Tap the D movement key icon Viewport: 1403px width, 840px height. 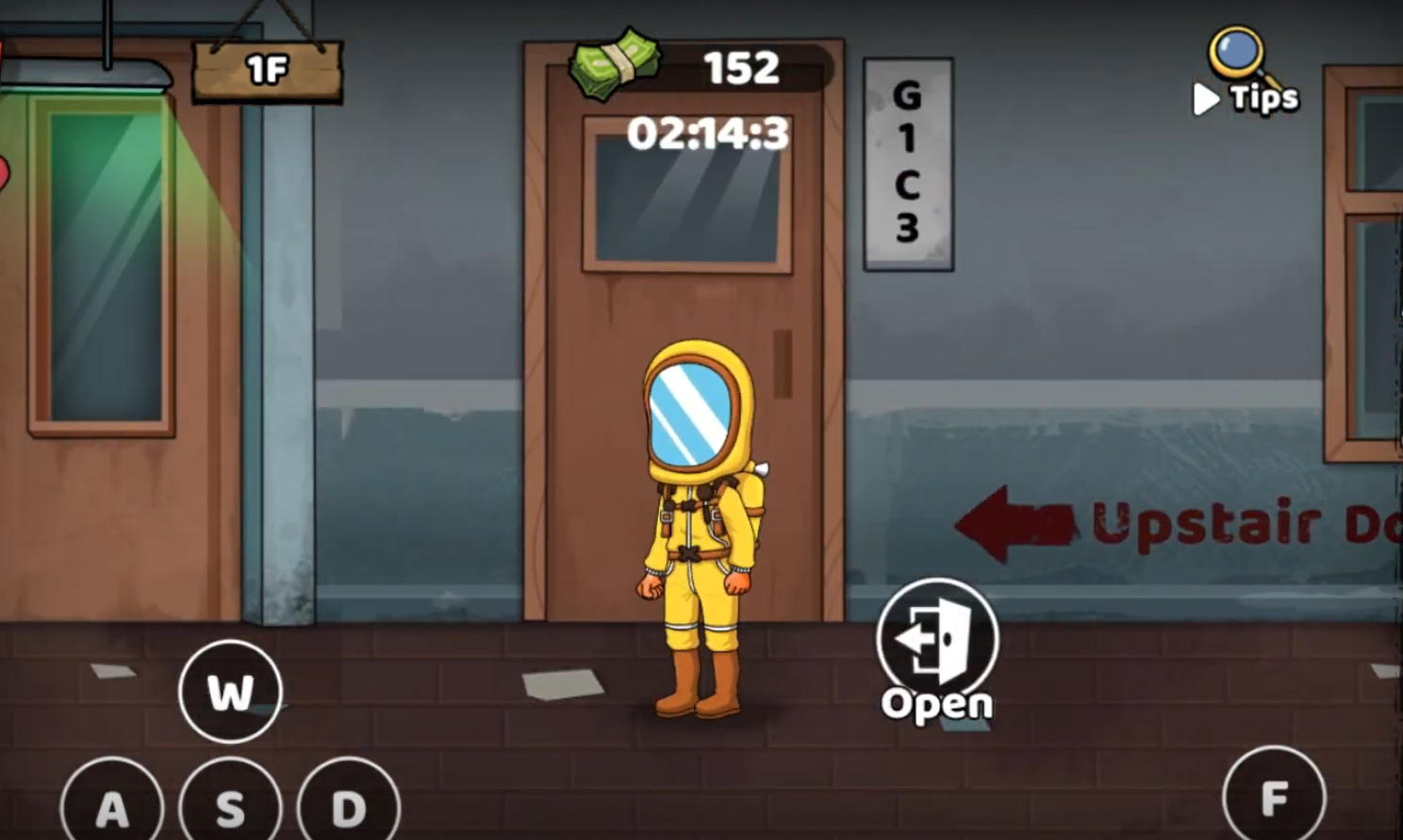coord(348,806)
